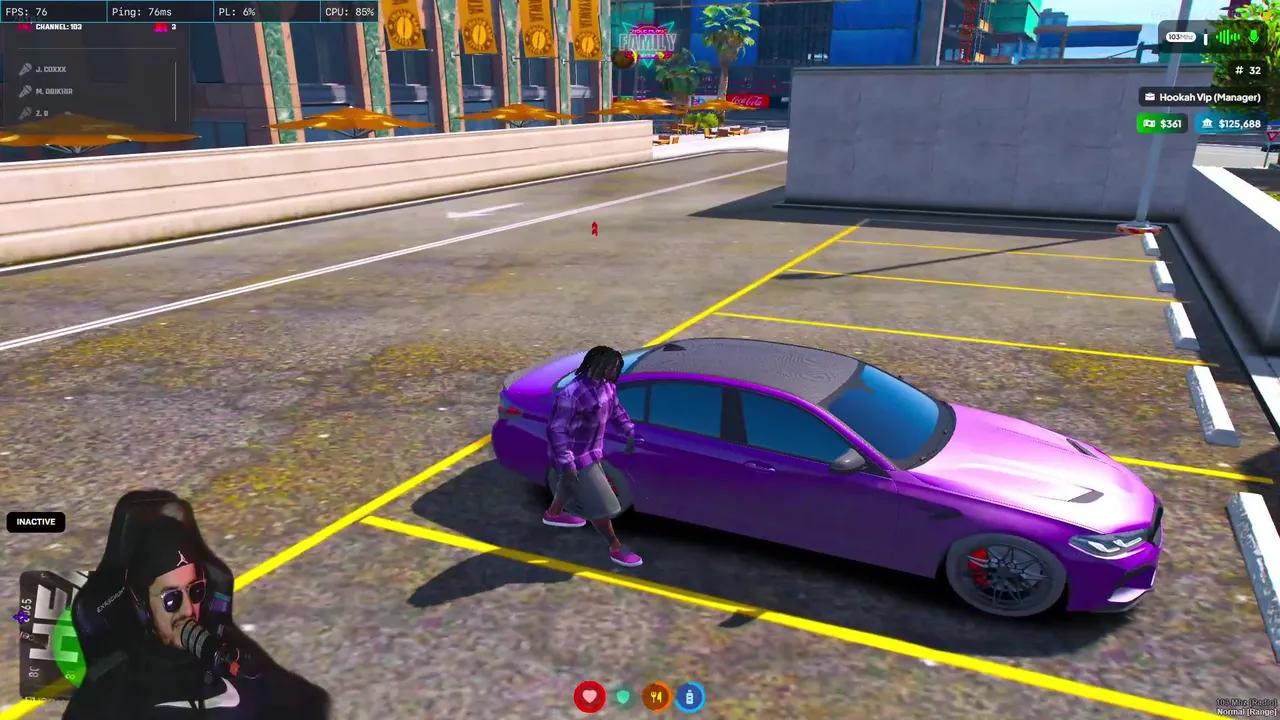The image size is (1280, 720).
Task: Click the thirst bottle progress ring
Action: 690,695
